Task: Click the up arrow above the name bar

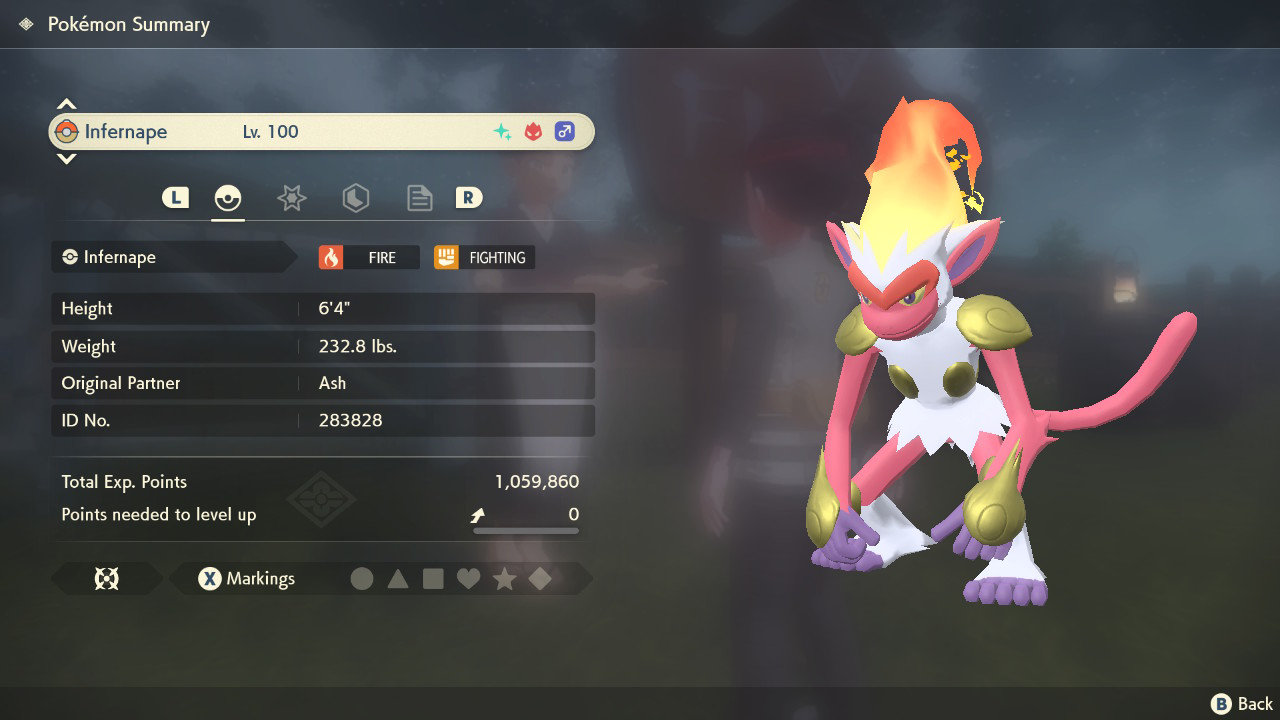Action: point(66,102)
